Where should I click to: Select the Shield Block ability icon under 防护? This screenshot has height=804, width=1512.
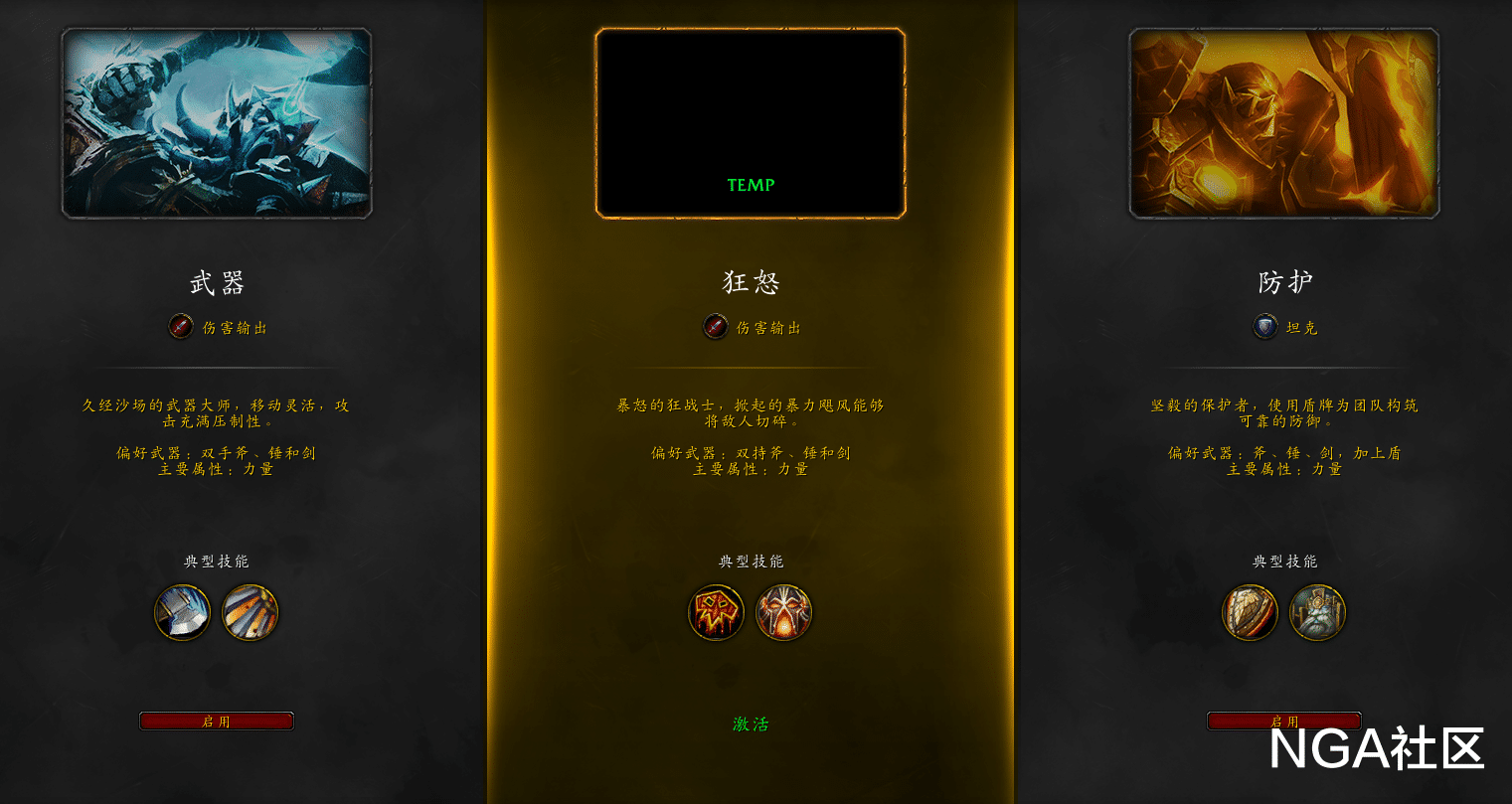click(x=1250, y=613)
